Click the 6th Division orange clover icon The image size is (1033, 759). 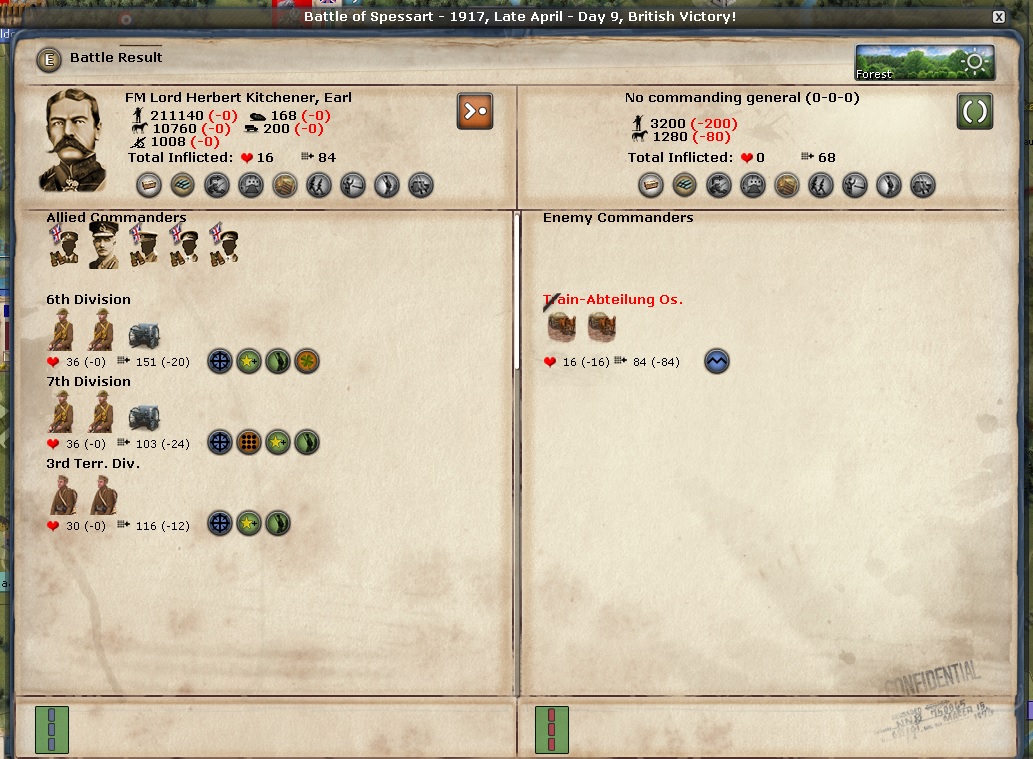(307, 361)
